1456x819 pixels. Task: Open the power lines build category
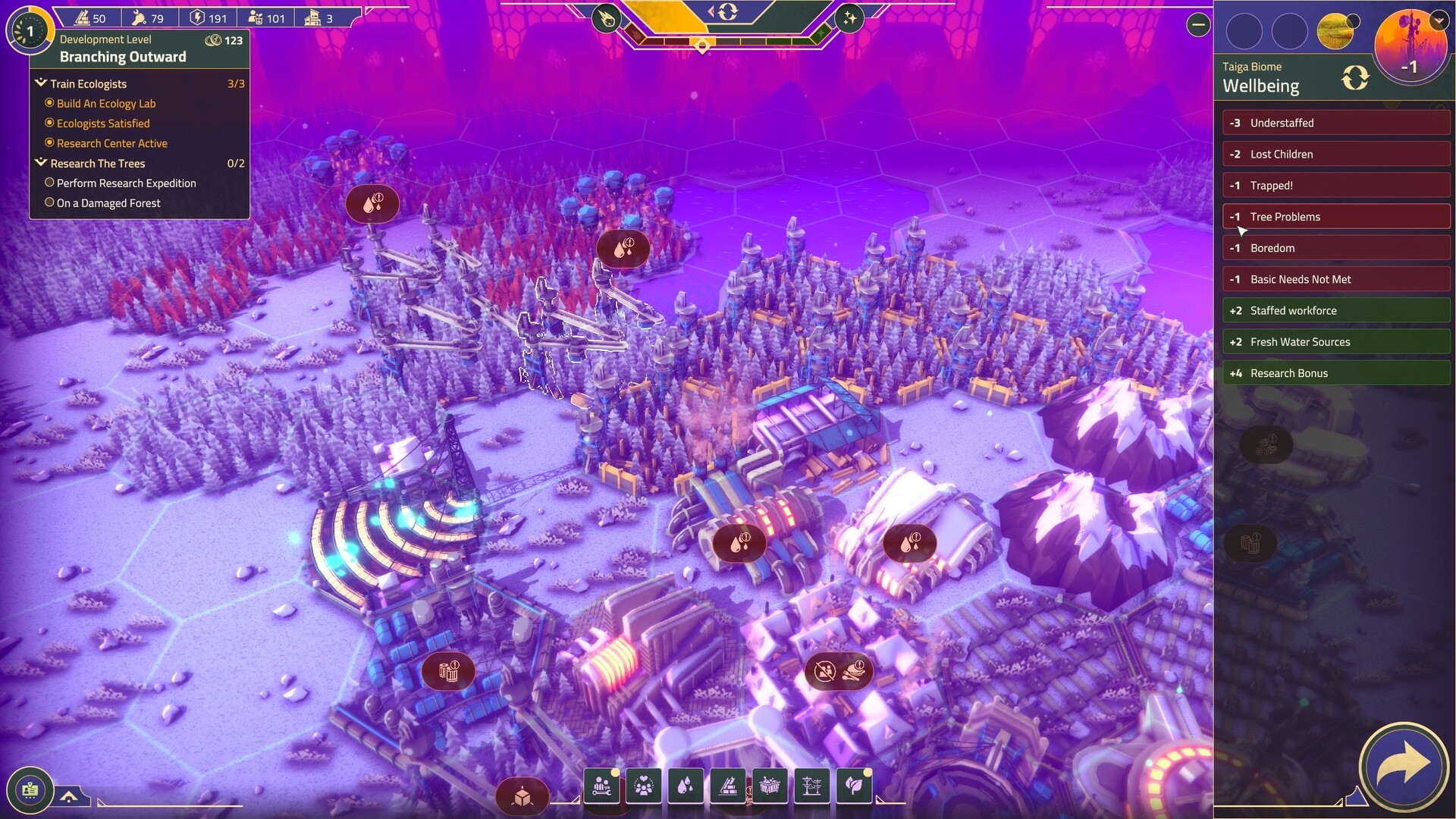(x=811, y=786)
